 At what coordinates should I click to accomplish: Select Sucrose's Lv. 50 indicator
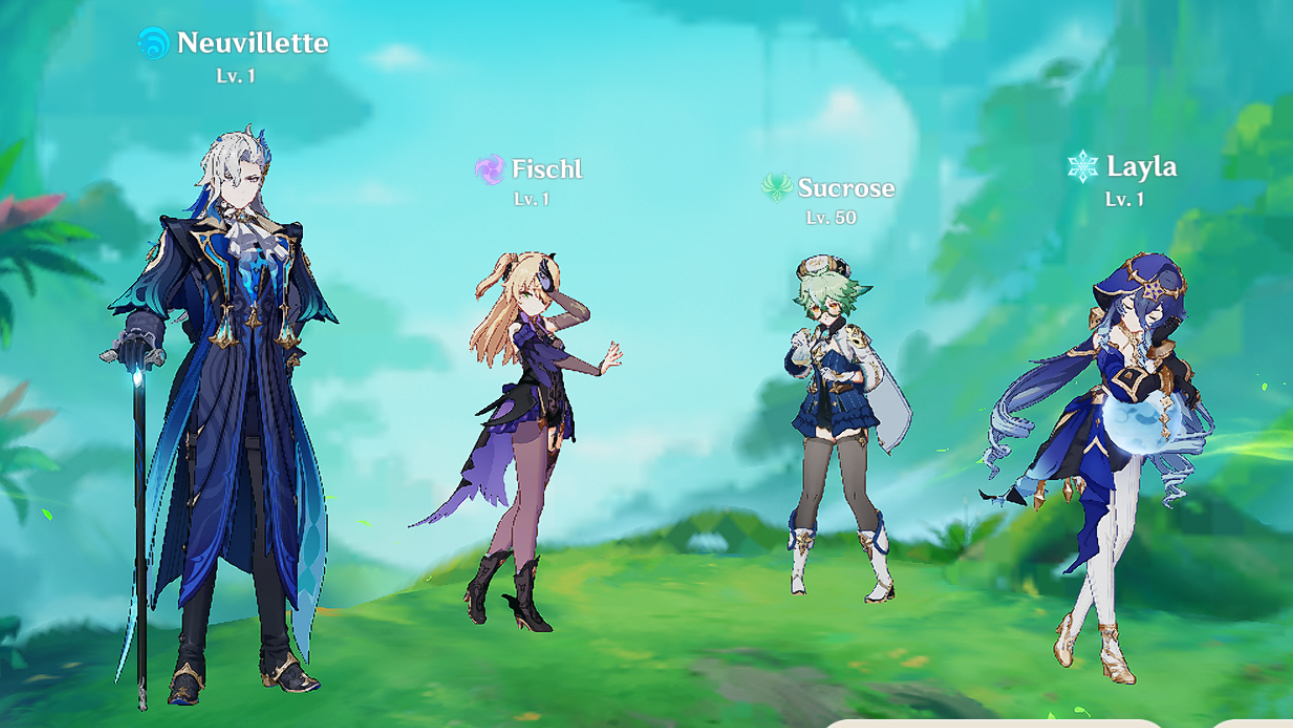click(831, 217)
